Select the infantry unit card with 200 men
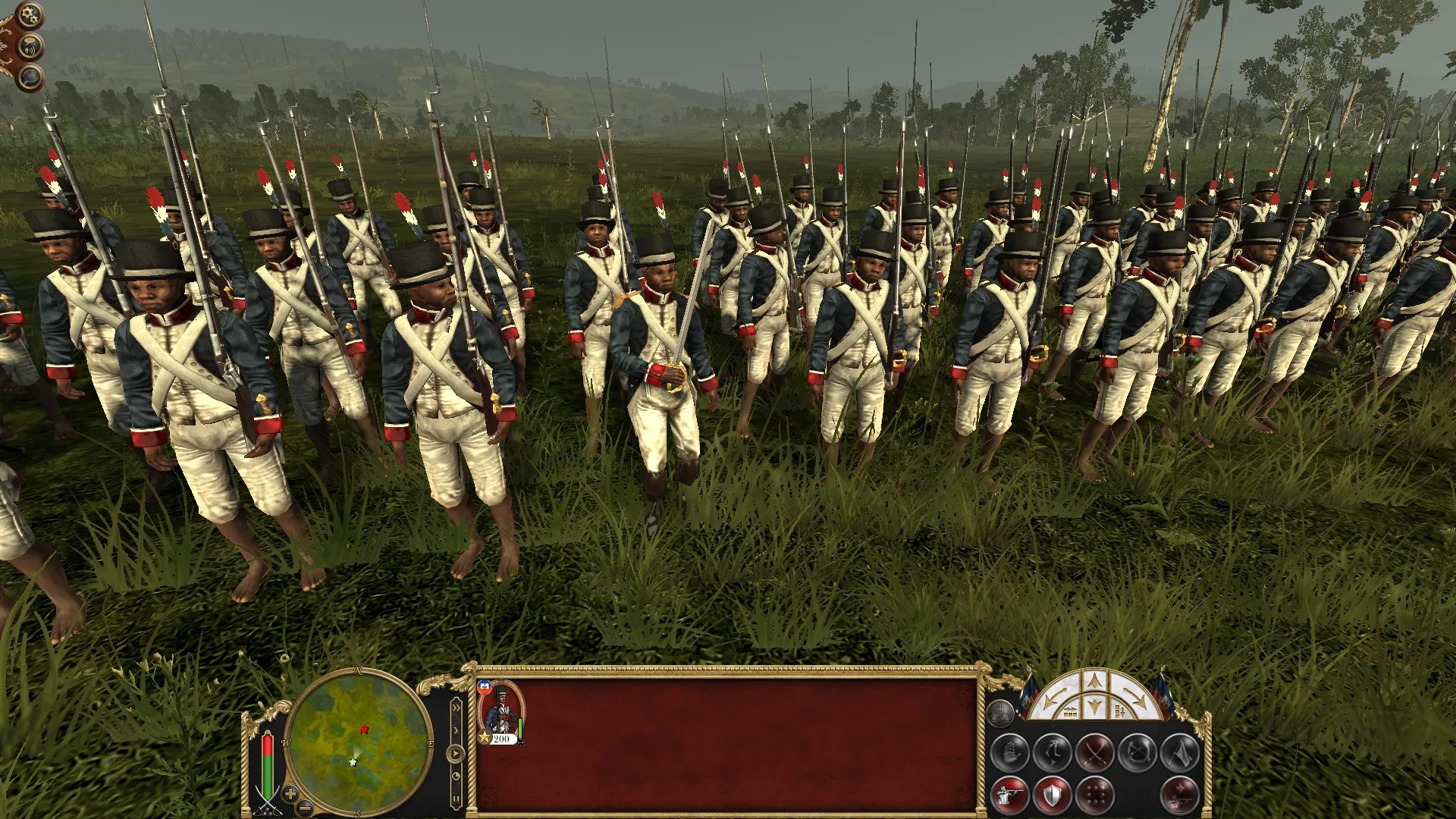This screenshot has height=819, width=1456. point(500,713)
